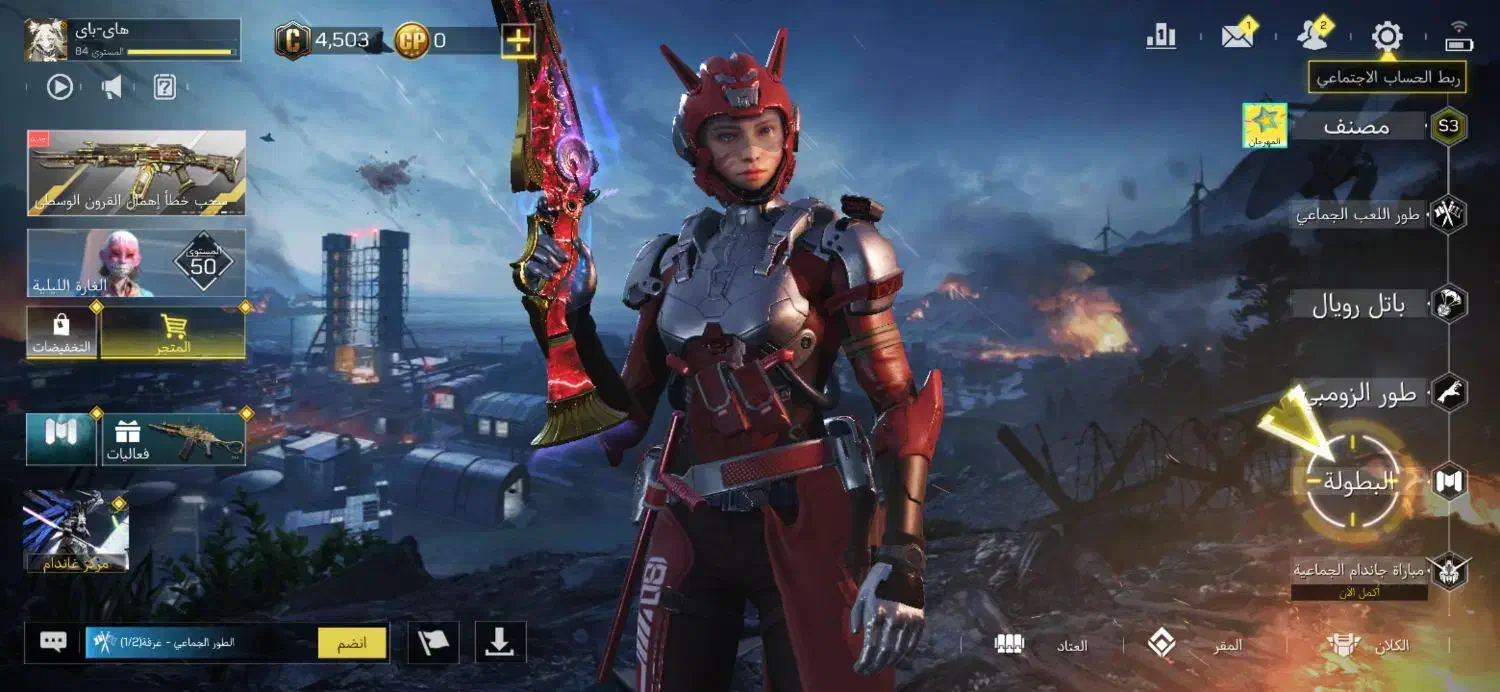Screen dimensions: 1500x692
Task: Open the mail inbox envelope
Action: tap(1237, 37)
